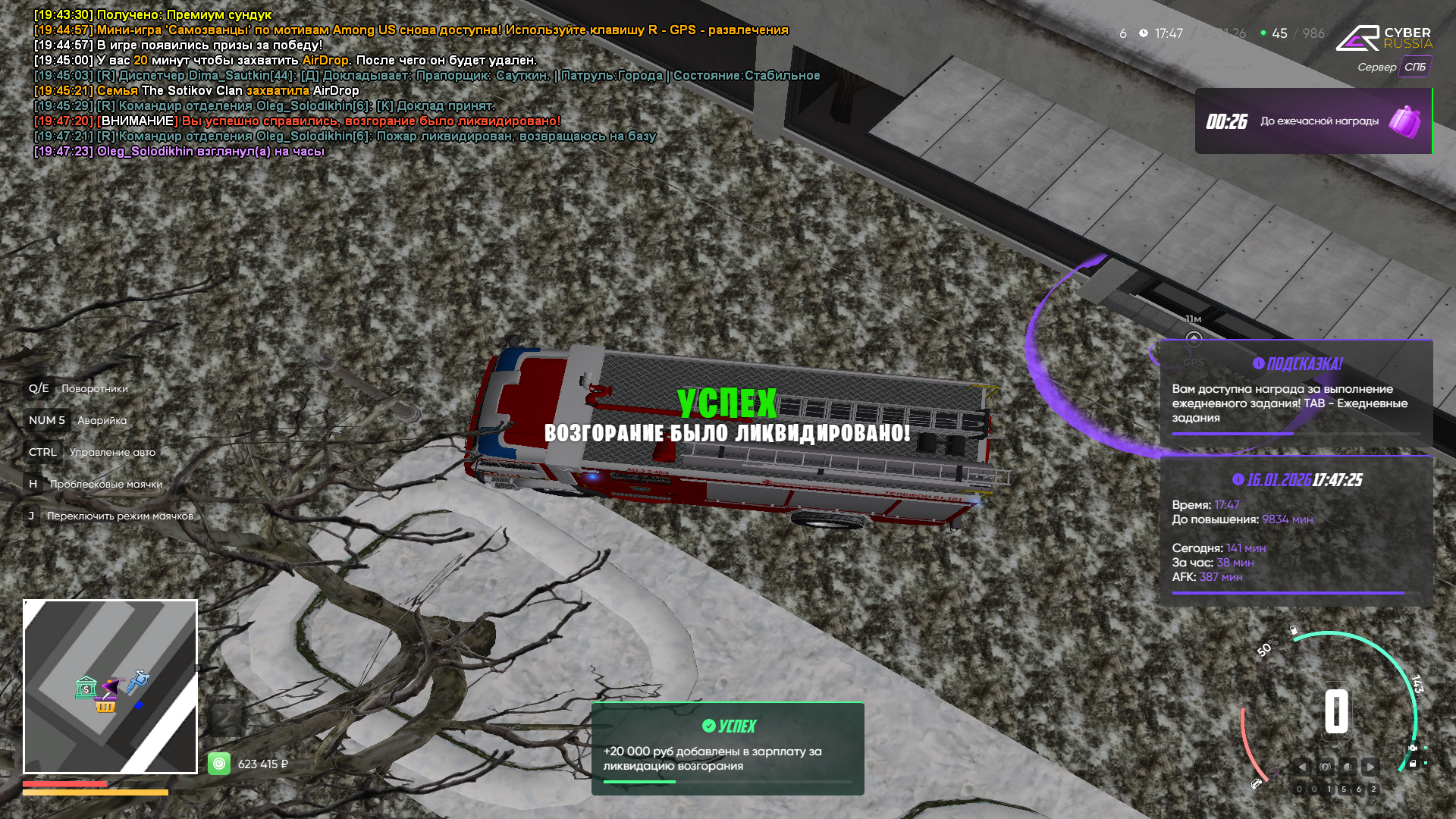1456x819 pixels.
Task: Toggle the headlights indicator icon
Action: click(1348, 767)
